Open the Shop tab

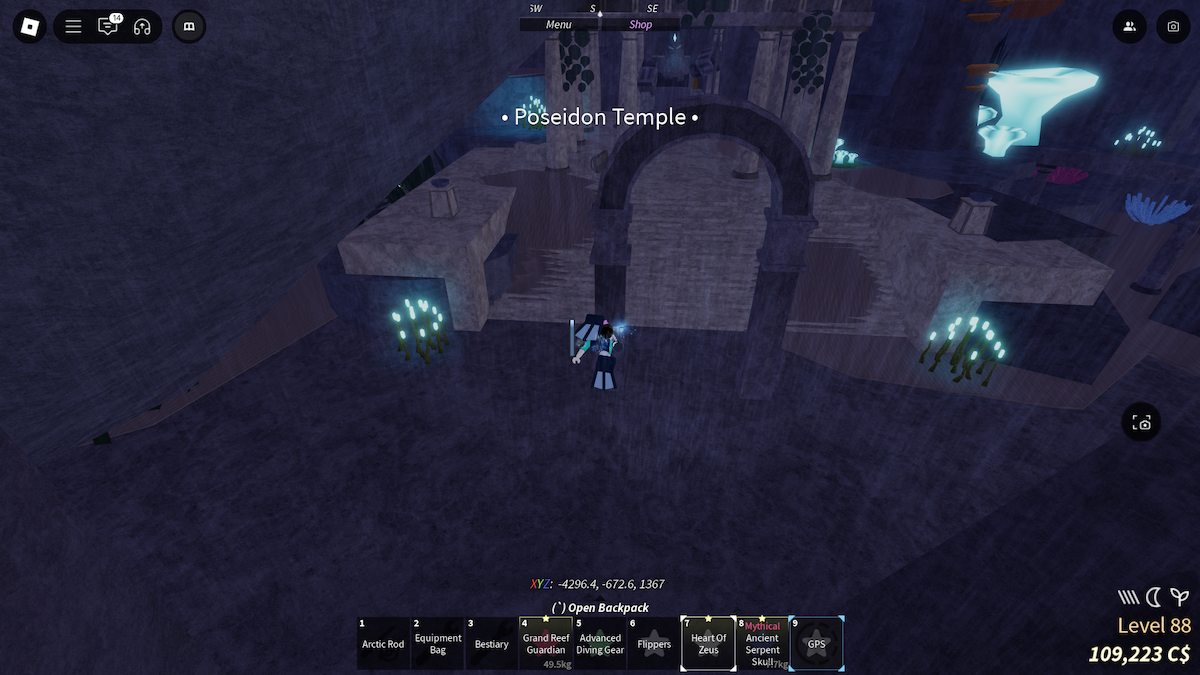(x=640, y=25)
